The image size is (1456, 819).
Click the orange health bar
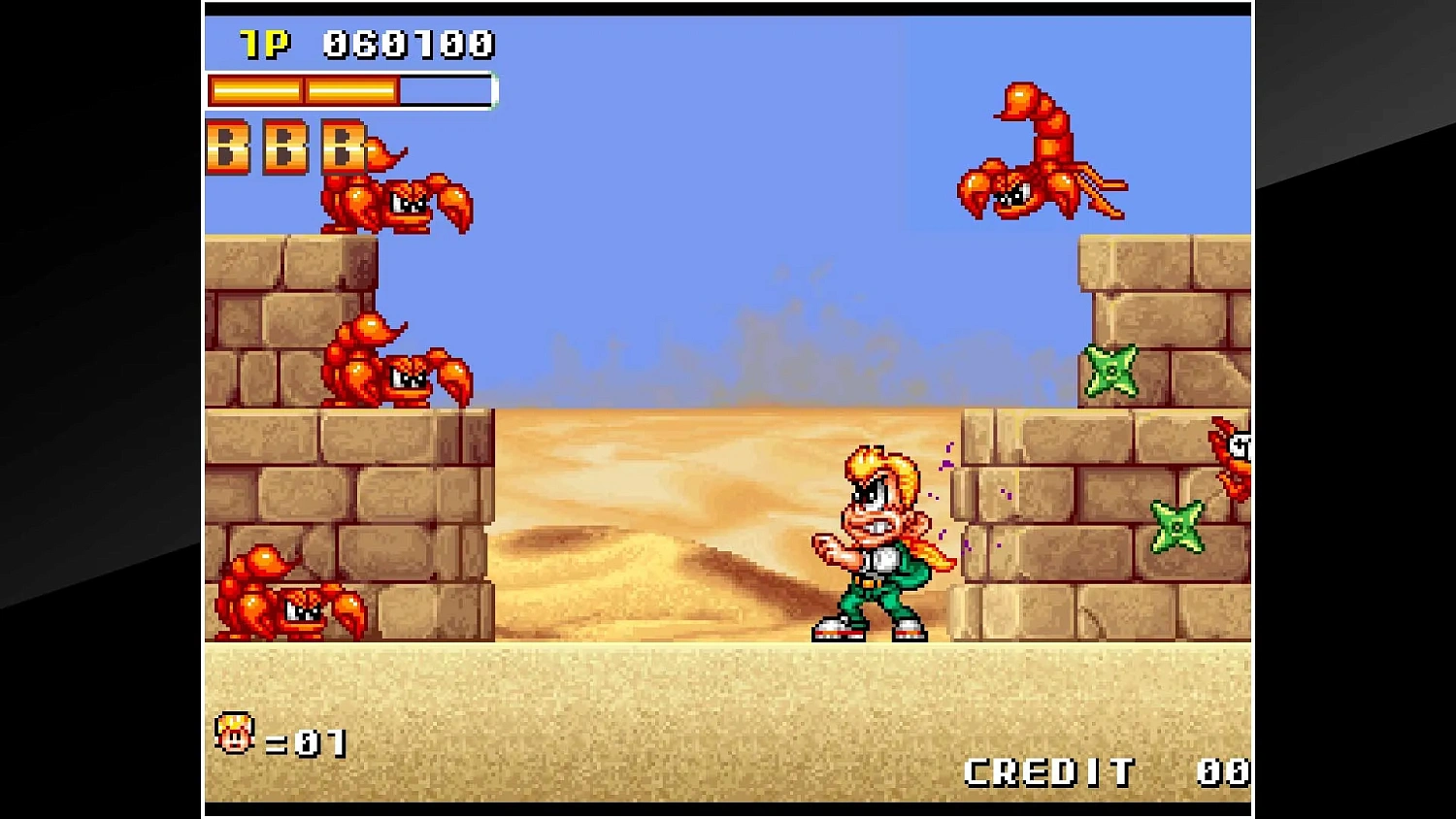tap(301, 89)
